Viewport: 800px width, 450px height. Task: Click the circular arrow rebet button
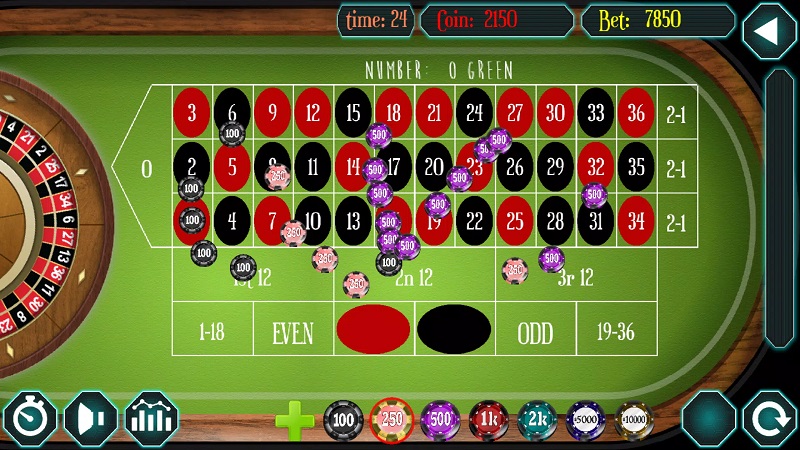click(x=769, y=418)
